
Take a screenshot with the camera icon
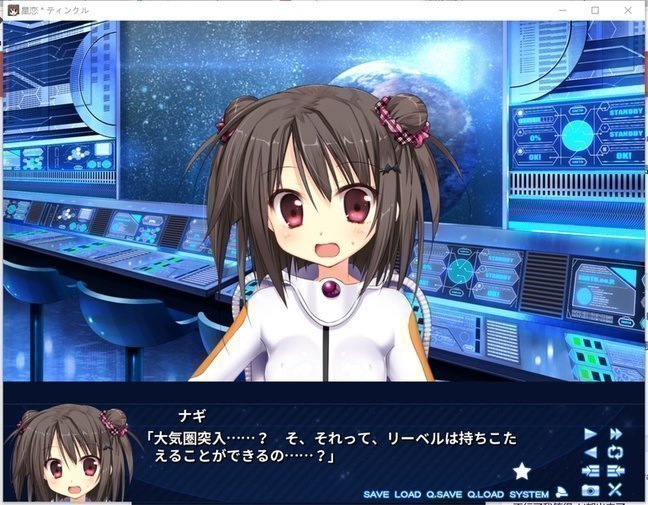[x=590, y=490]
